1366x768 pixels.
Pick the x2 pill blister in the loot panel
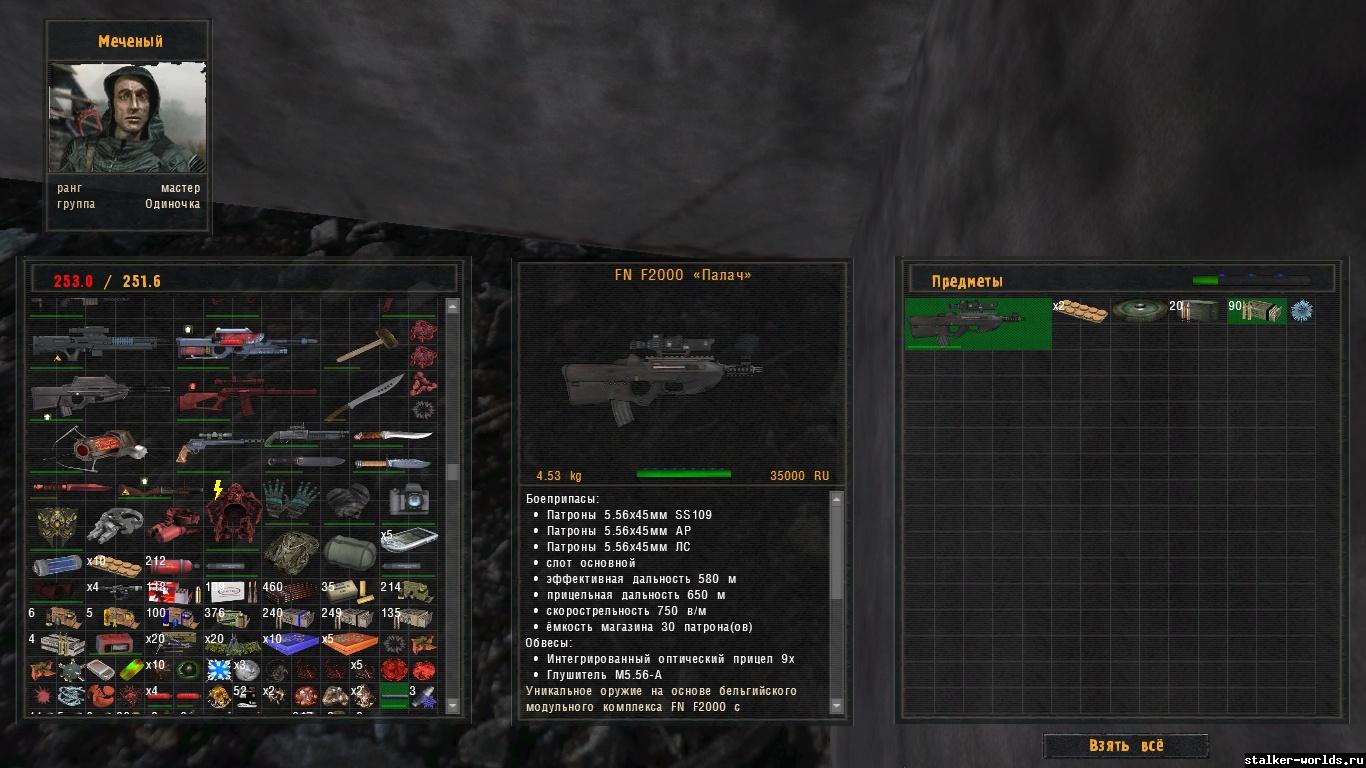pos(1081,312)
